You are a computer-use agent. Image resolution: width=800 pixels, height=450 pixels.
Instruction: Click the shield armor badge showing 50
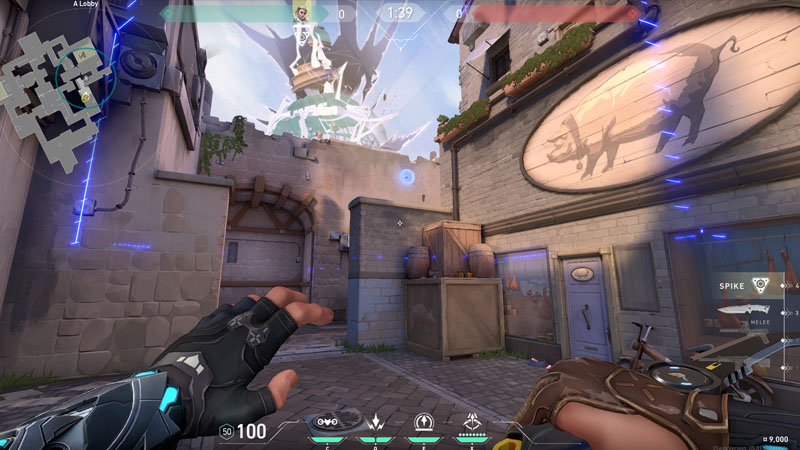[x=226, y=431]
